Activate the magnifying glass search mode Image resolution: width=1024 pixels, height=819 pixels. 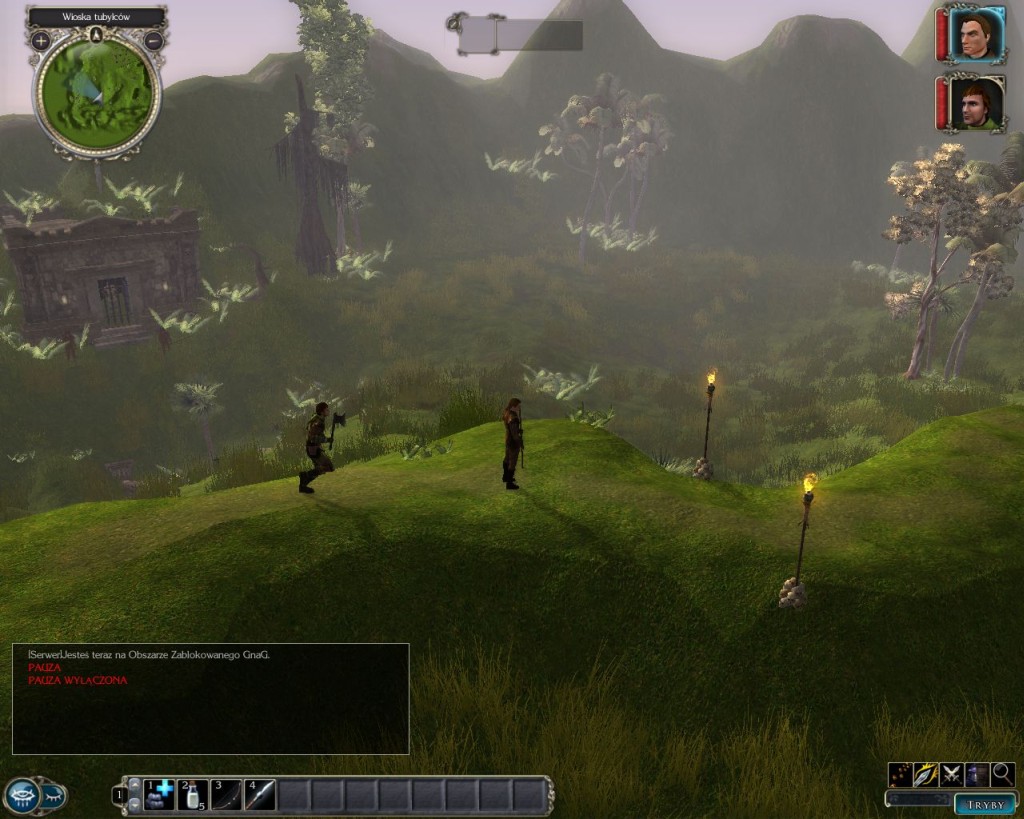(x=1003, y=774)
